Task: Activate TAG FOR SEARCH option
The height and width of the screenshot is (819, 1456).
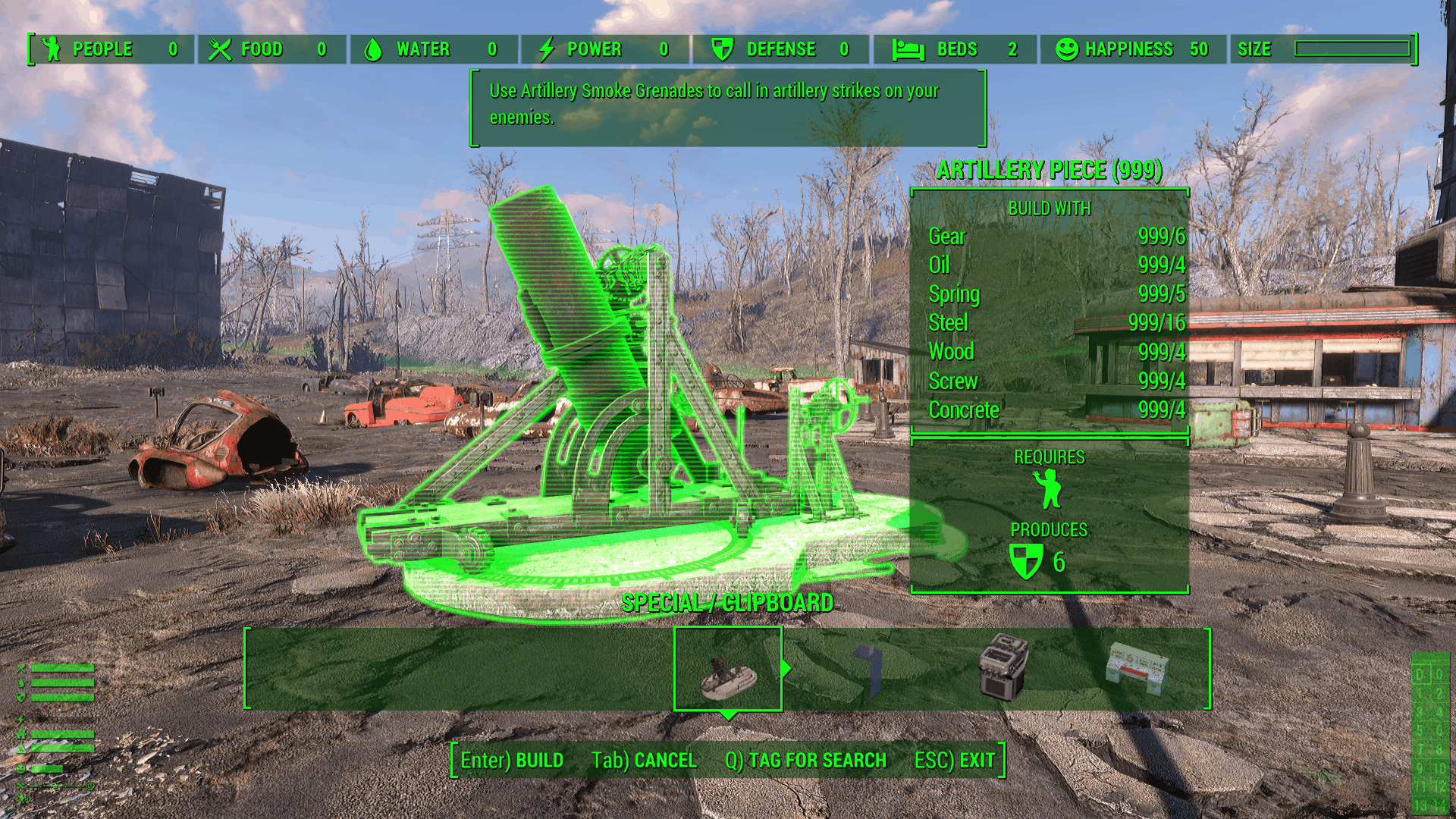Action: point(805,760)
